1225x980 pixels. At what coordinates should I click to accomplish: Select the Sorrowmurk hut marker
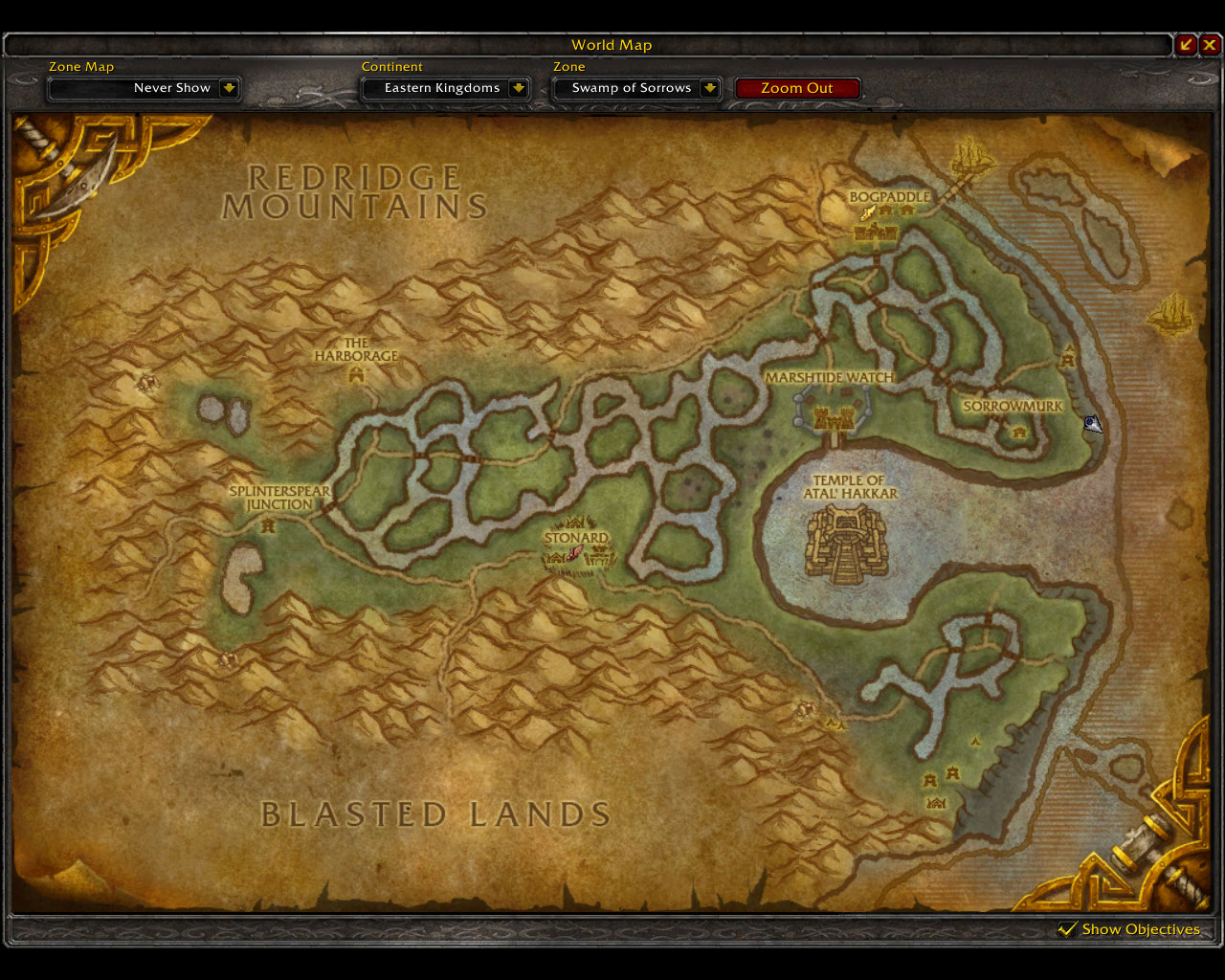1018,432
